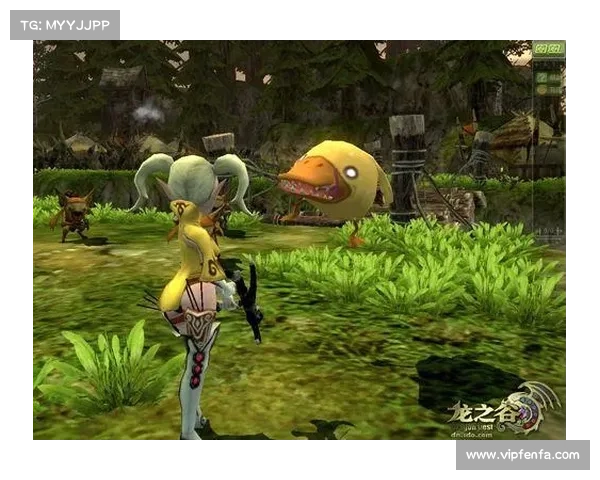Click the green button atop the side panel
Image resolution: width=600 pixels, height=480 pixels.
pyautogui.click(x=549, y=48)
